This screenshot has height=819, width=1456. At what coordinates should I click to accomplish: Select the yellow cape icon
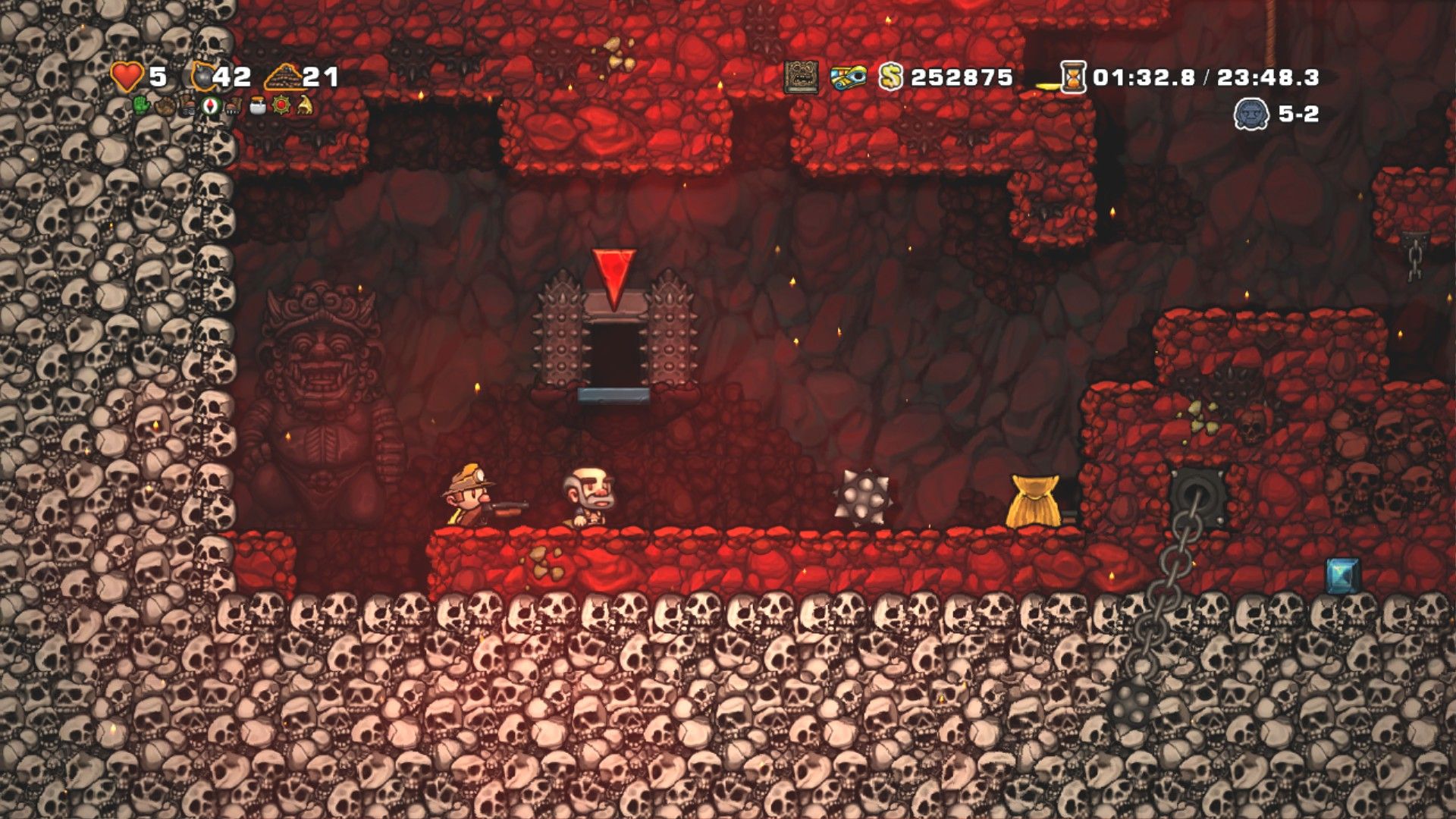click(x=304, y=105)
